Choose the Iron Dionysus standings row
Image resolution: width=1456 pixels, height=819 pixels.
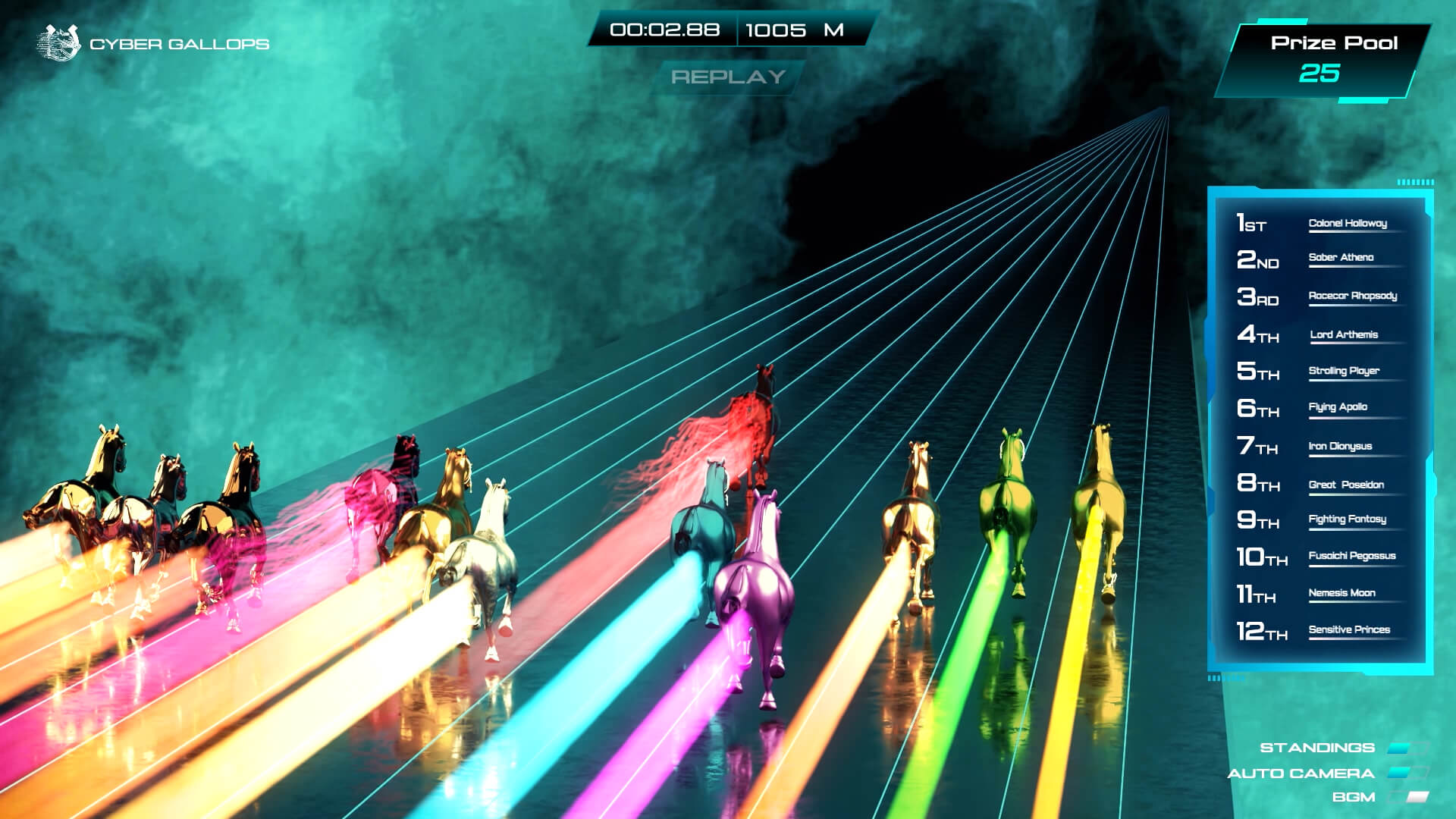pyautogui.click(x=1340, y=446)
